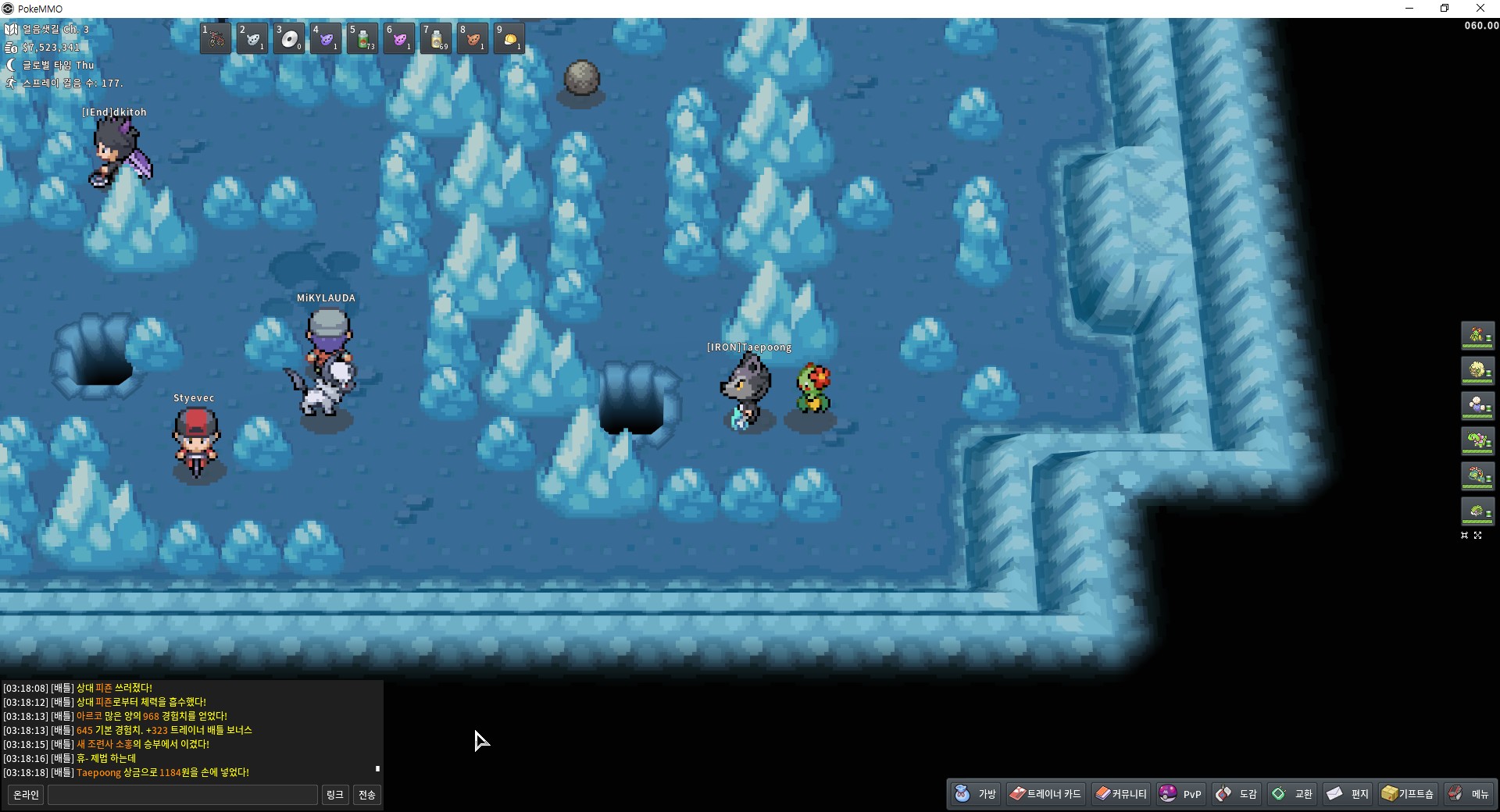Open the 커뮤니티 community panel
This screenshot has height=812, width=1500.
tap(1121, 794)
